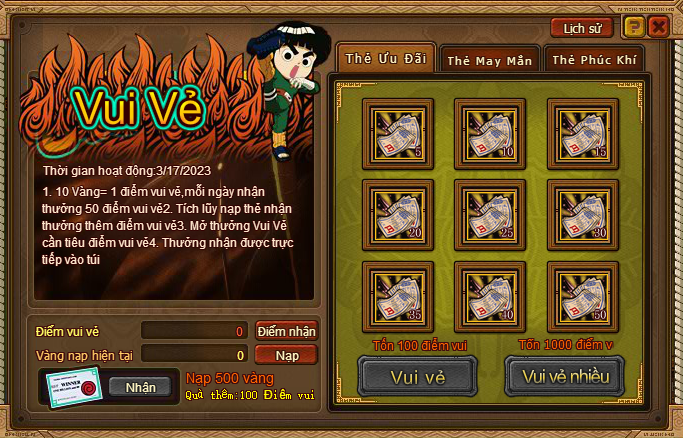Switch to the Thẻ Ưu Đãi tab
This screenshot has height=438, width=683.
click(x=385, y=59)
